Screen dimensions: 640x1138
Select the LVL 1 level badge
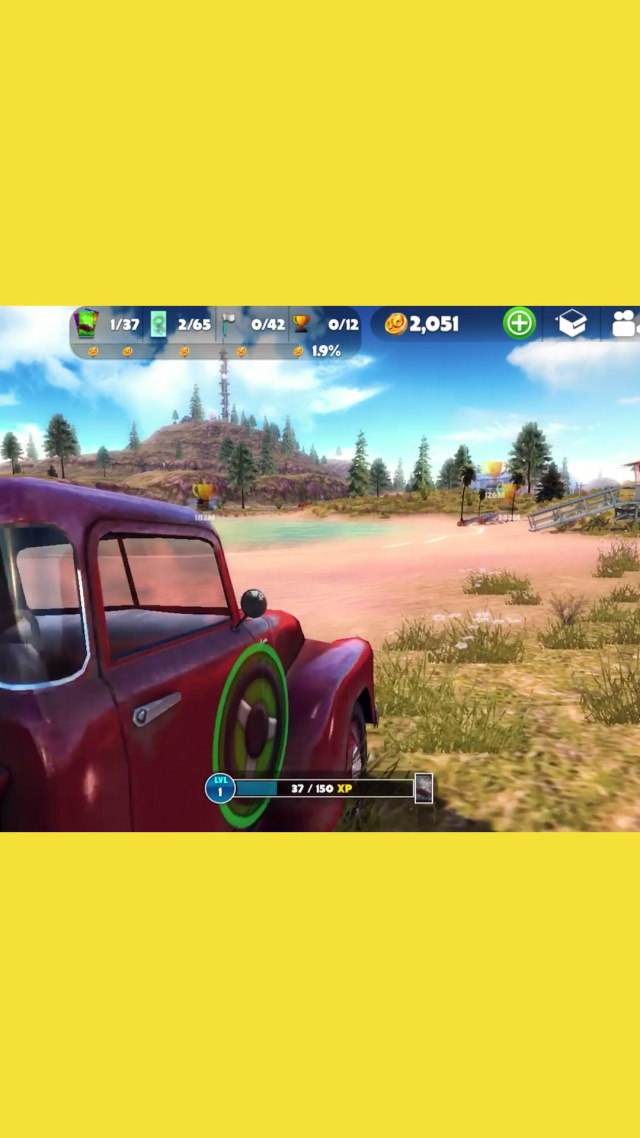point(220,788)
